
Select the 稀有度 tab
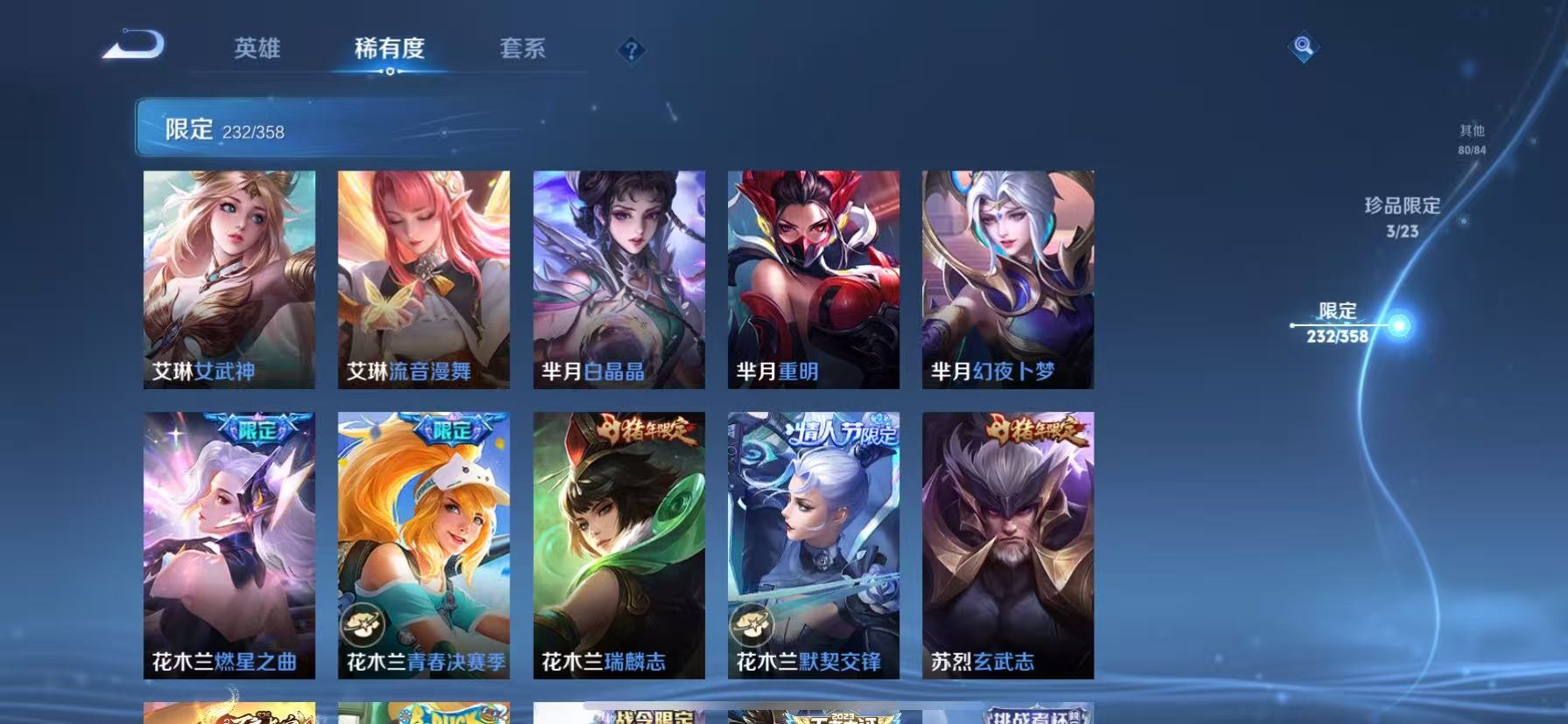coord(390,50)
